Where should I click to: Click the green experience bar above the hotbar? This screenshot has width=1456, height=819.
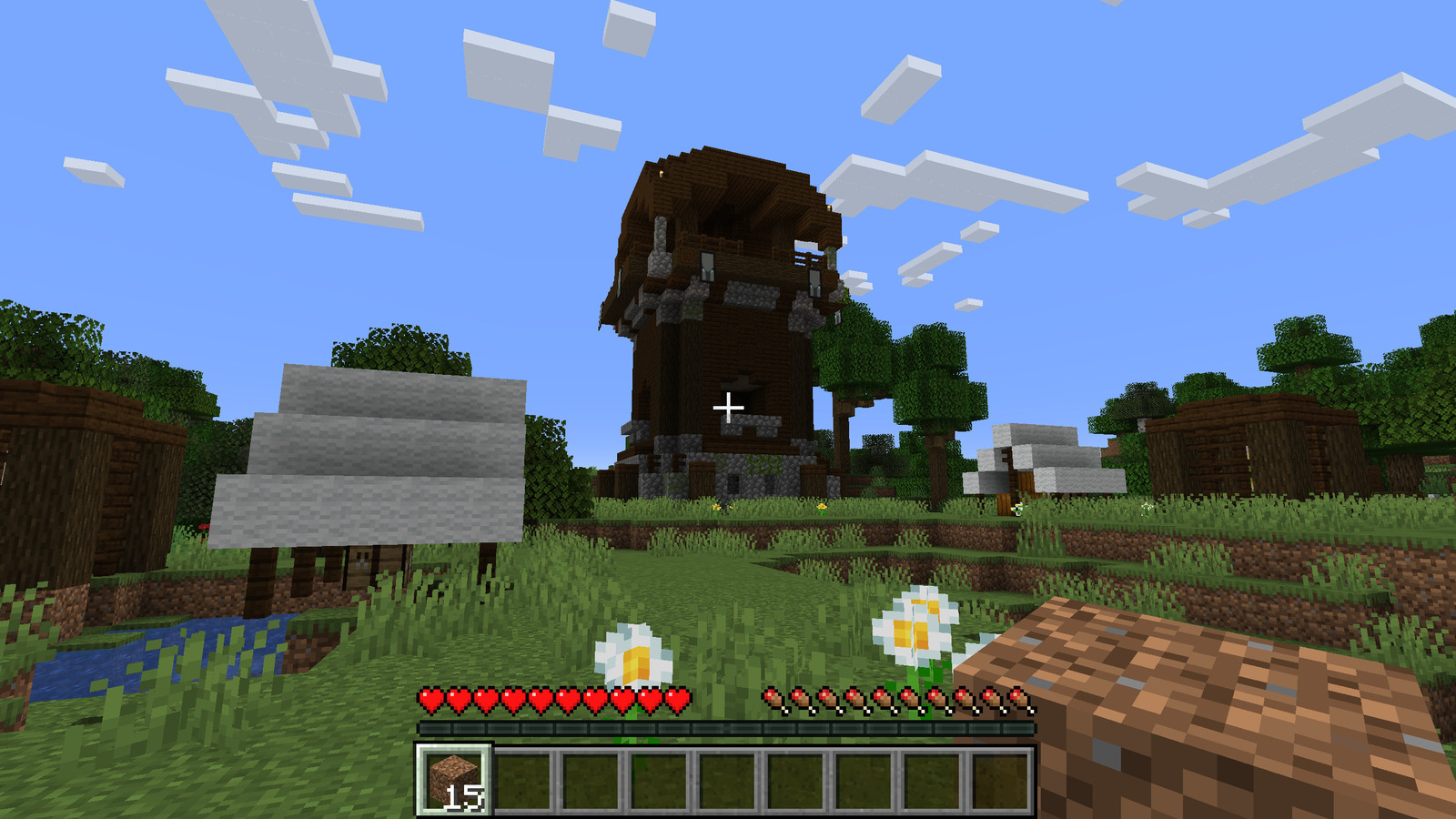(x=728, y=728)
